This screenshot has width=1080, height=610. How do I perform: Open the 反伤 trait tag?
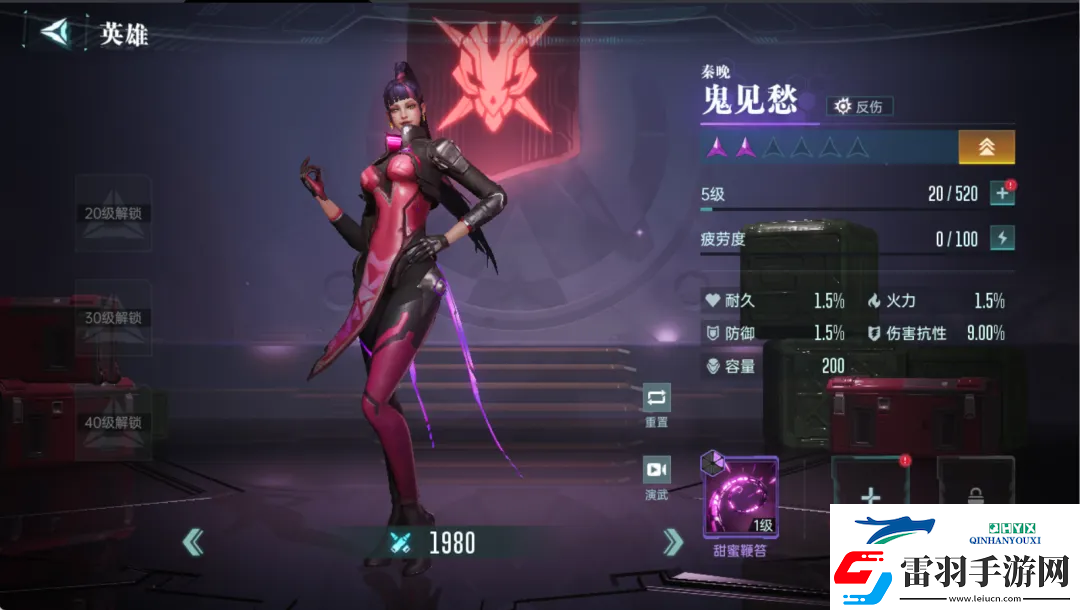pyautogui.click(x=859, y=106)
